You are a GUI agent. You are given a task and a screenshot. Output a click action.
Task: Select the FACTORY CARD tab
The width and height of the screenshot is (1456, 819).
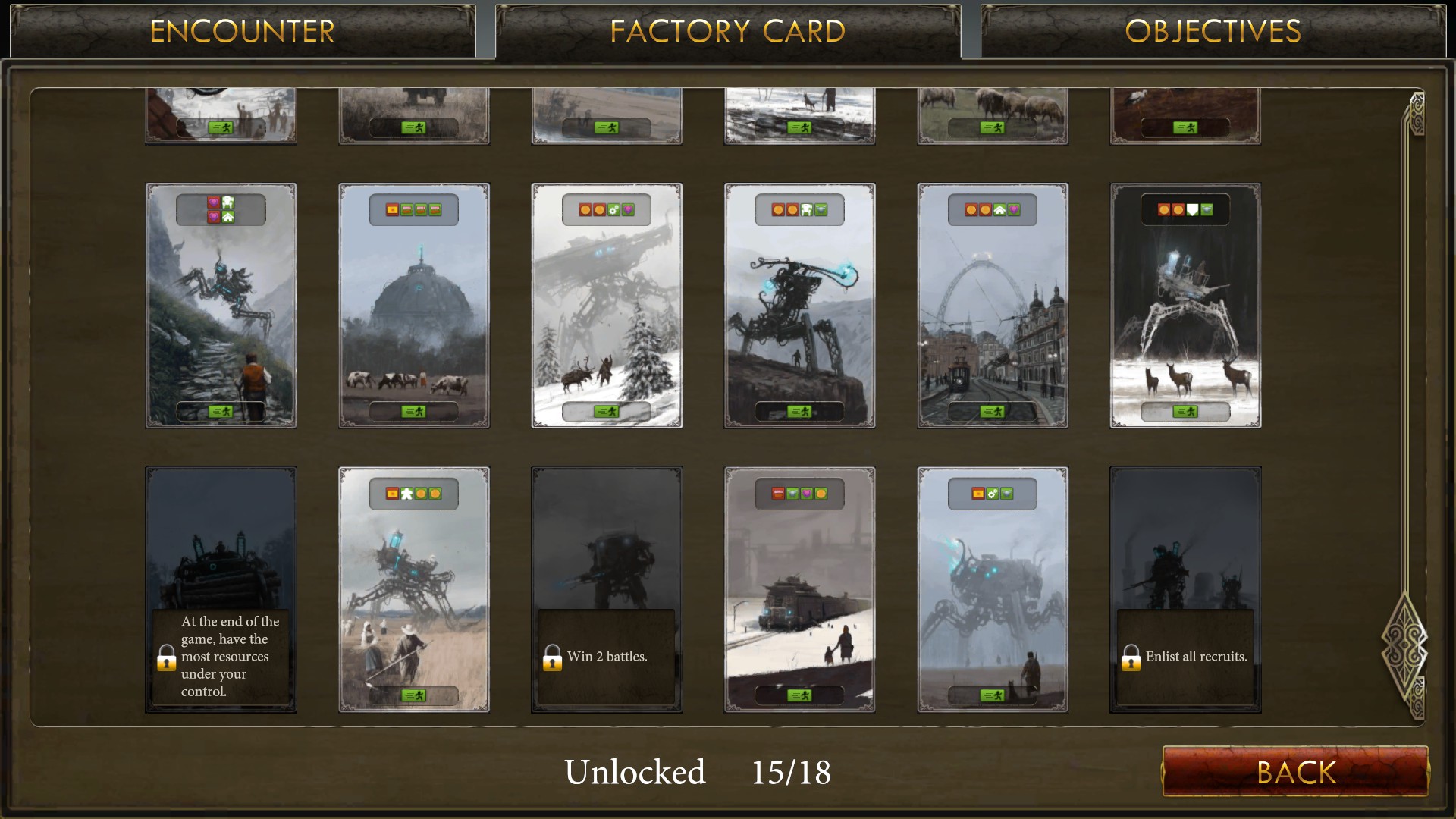[x=727, y=31]
